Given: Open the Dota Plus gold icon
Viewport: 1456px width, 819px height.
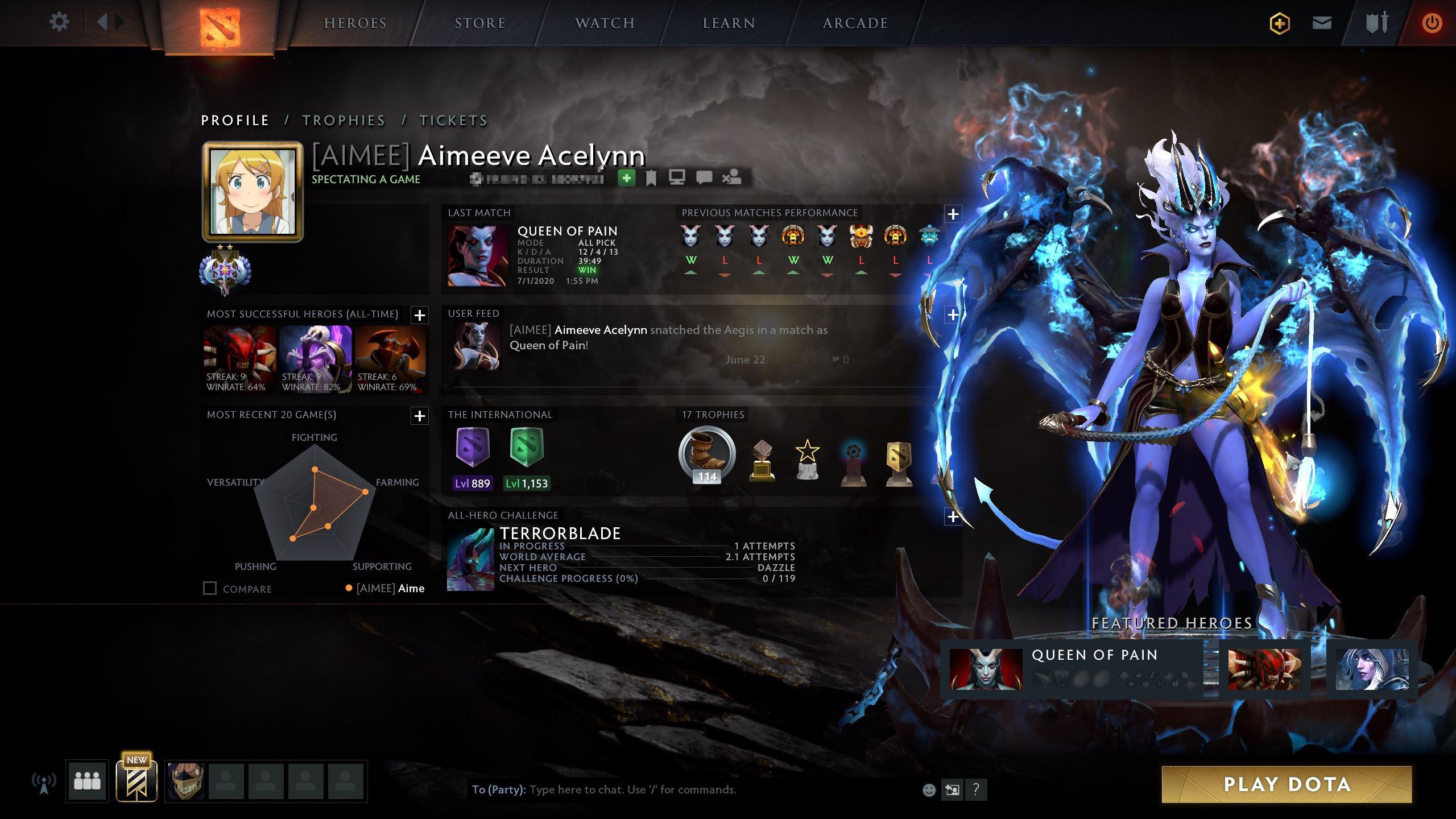Looking at the screenshot, I should point(1280,23).
